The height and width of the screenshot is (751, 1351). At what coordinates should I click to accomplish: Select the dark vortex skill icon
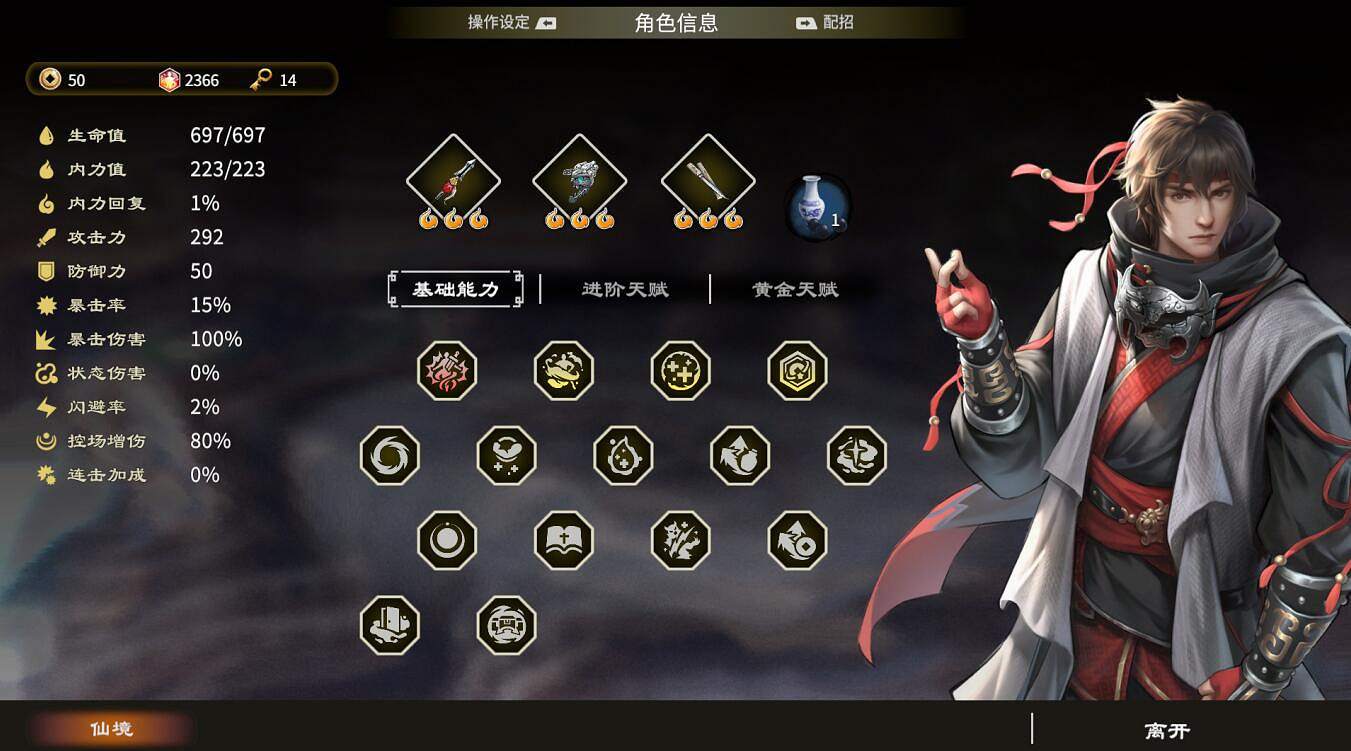point(390,455)
